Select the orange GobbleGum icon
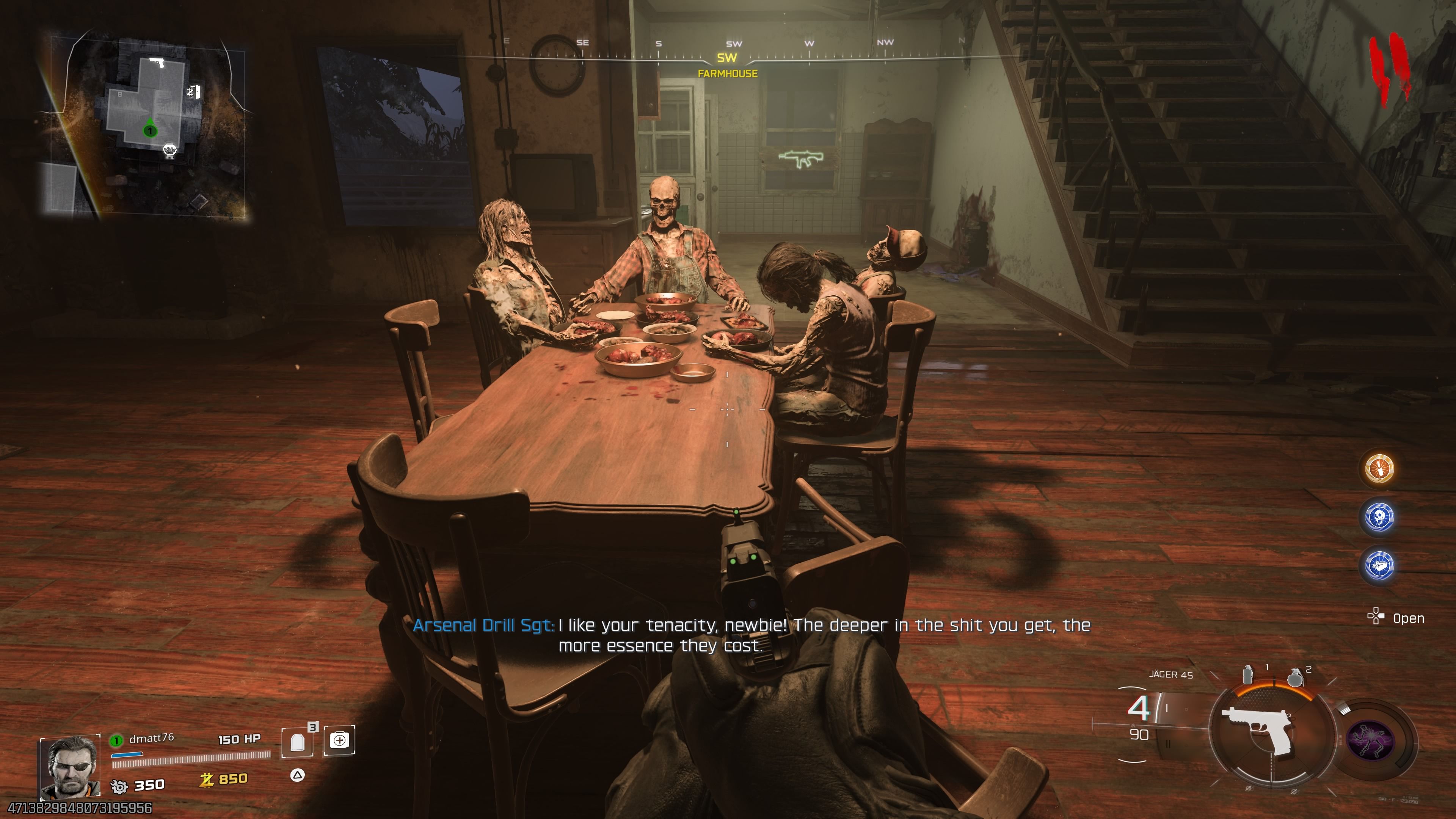This screenshot has height=819, width=1456. 1379,469
